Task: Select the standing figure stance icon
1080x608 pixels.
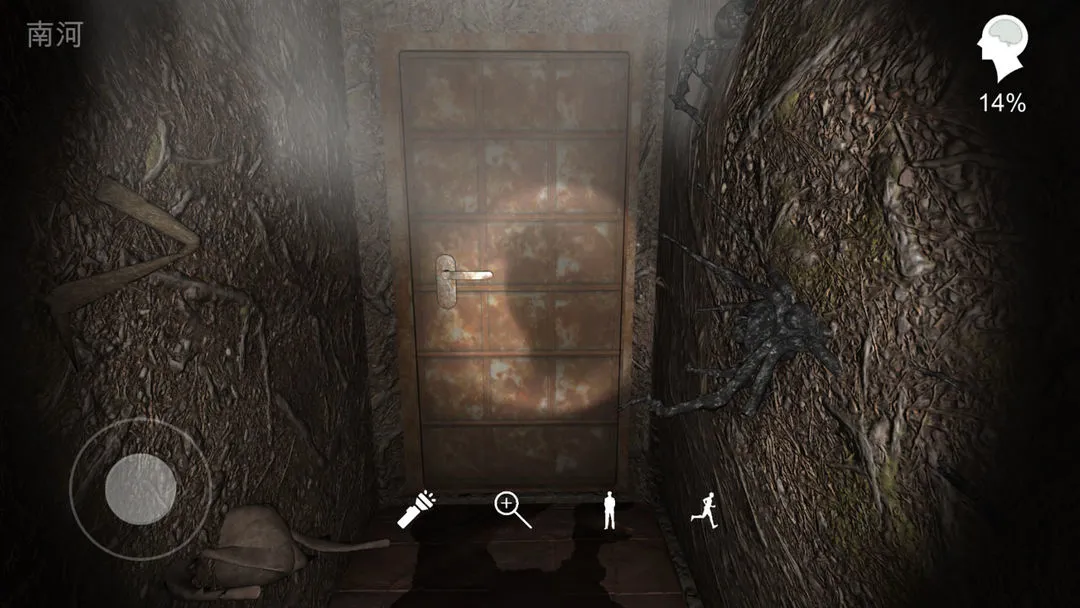Action: 609,510
